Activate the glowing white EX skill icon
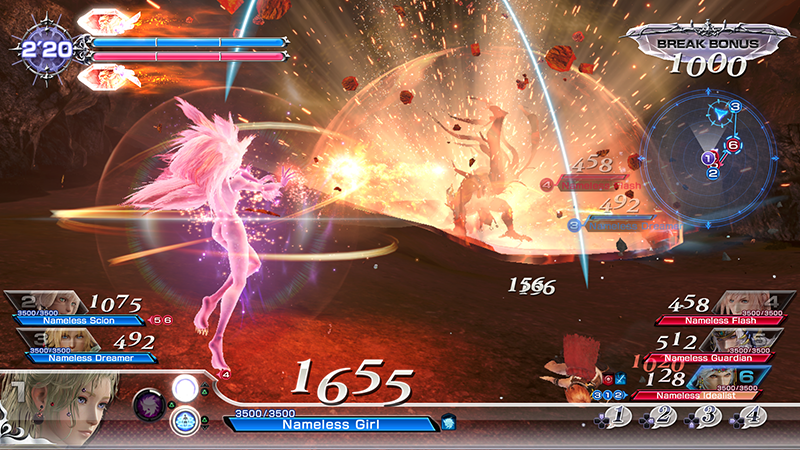Image resolution: width=800 pixels, height=450 pixels. point(184,388)
